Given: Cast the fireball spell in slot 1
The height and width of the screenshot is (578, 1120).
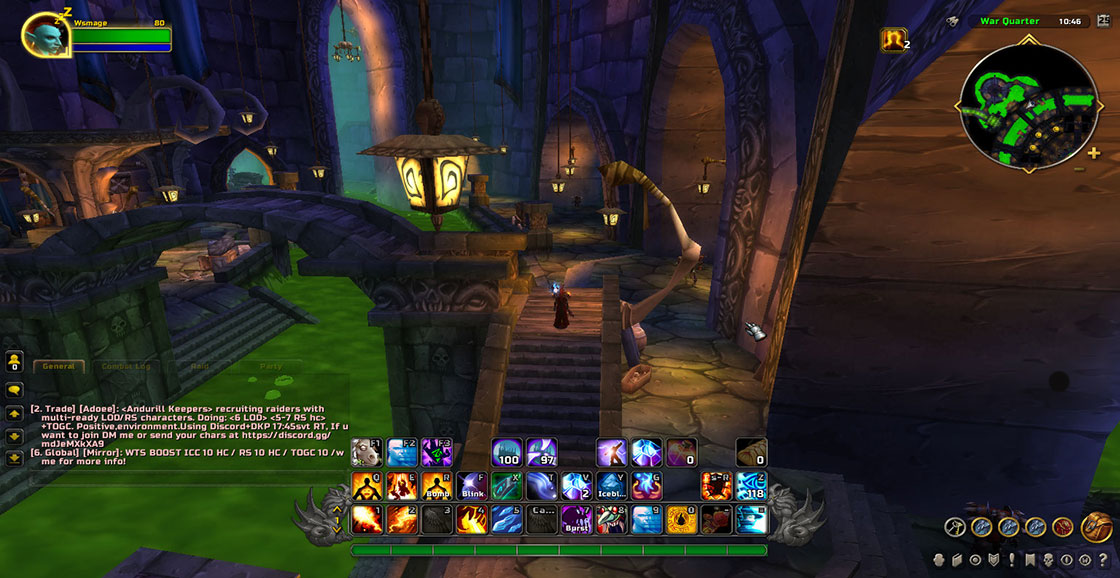Looking at the screenshot, I should click(367, 519).
